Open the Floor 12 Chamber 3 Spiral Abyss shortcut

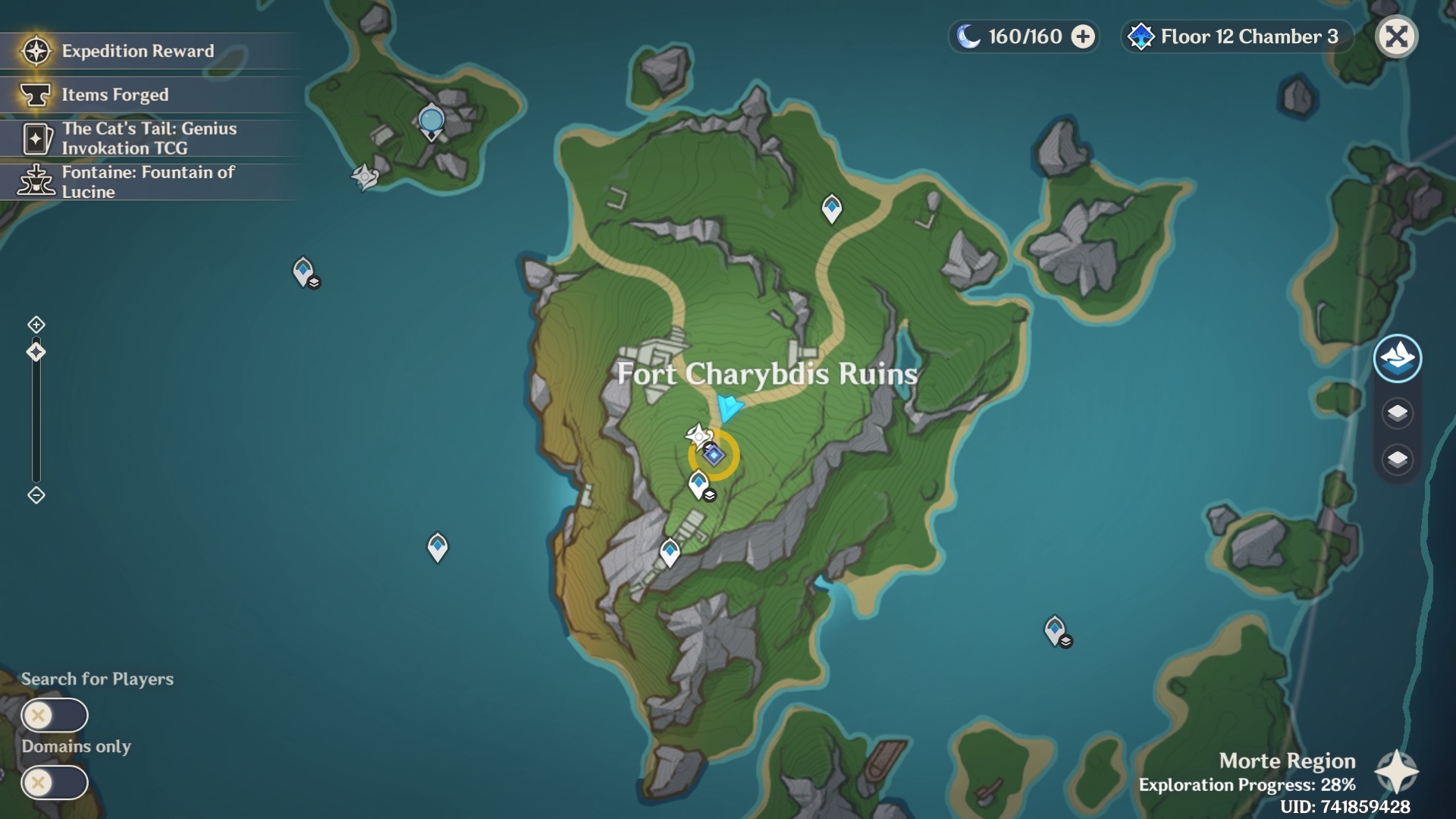tap(1236, 36)
